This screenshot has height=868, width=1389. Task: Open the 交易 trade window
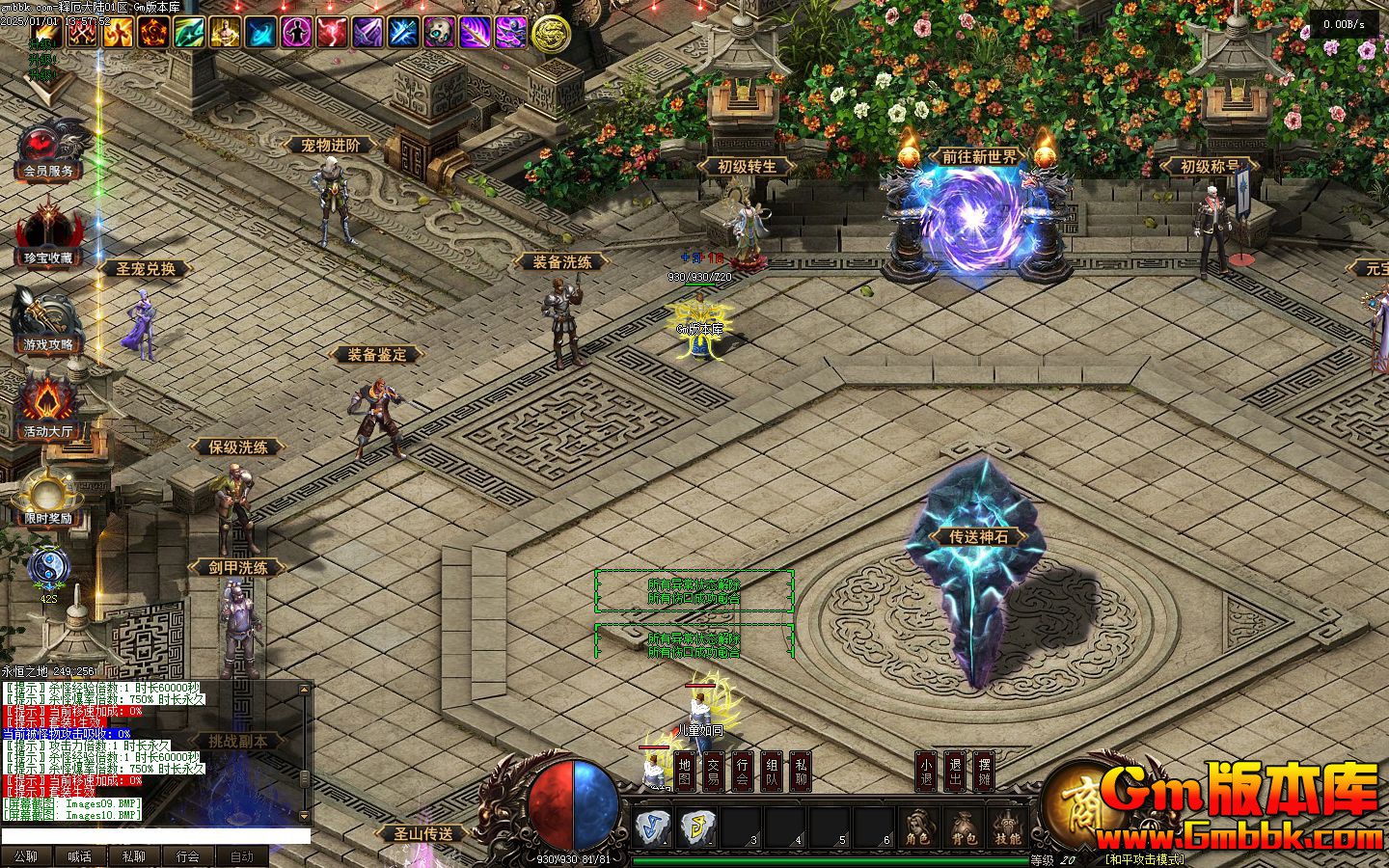pos(713,771)
